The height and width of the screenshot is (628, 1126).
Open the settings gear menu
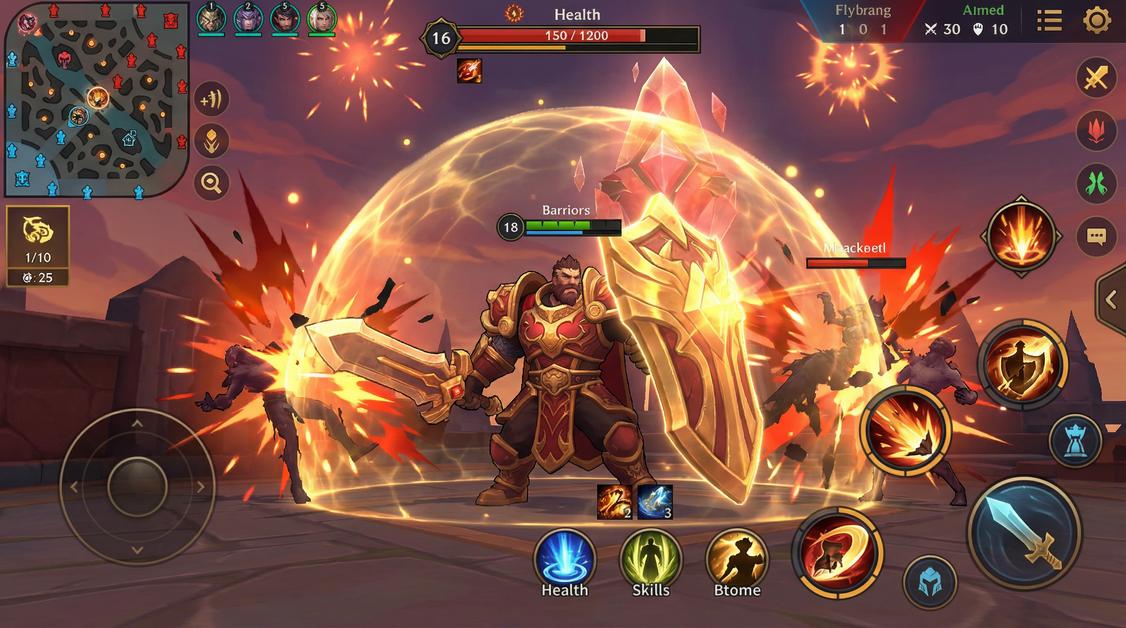[x=1097, y=20]
